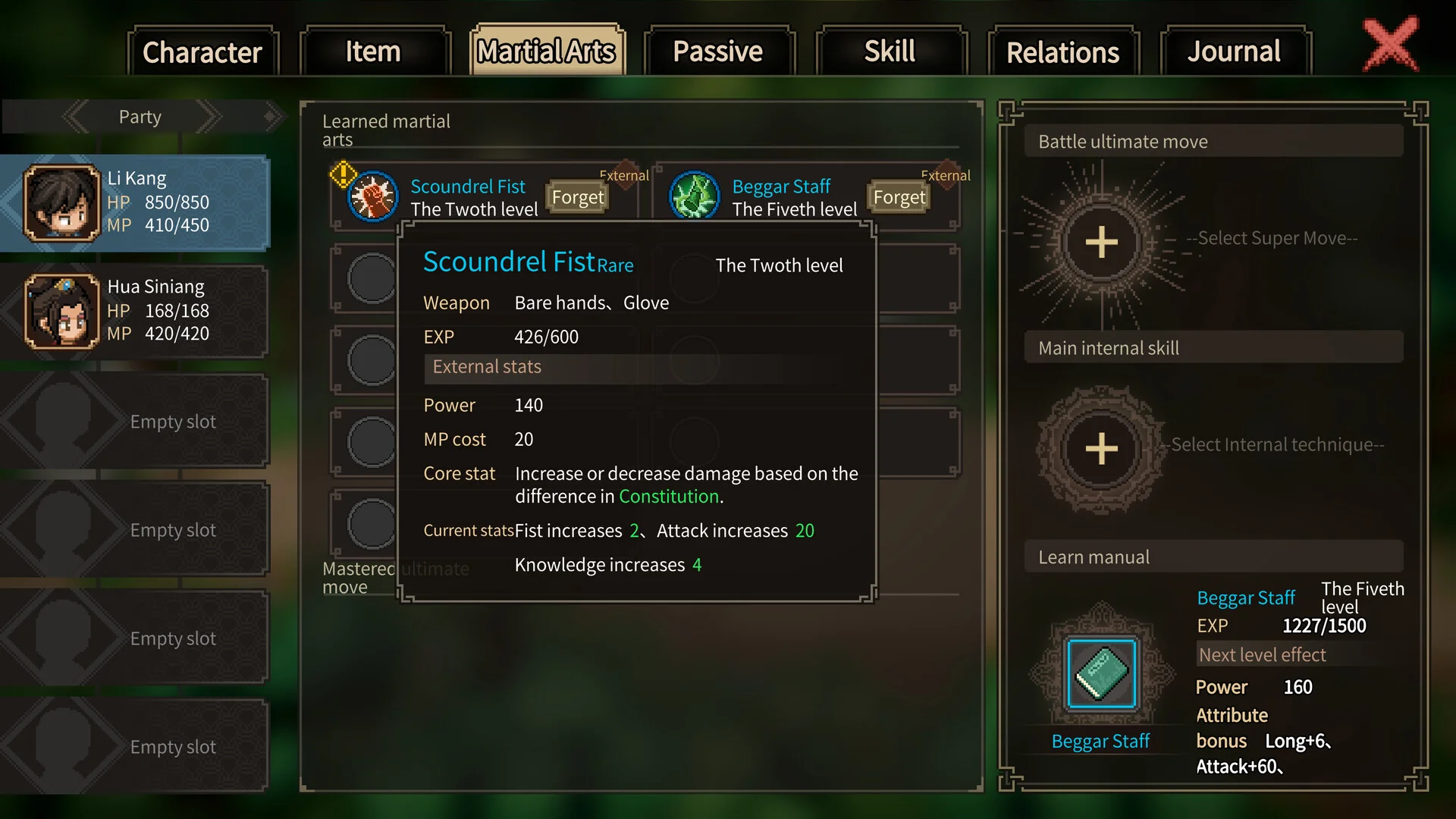Forget the Beggar Staff martial art
The width and height of the screenshot is (1456, 819).
pyautogui.click(x=899, y=197)
